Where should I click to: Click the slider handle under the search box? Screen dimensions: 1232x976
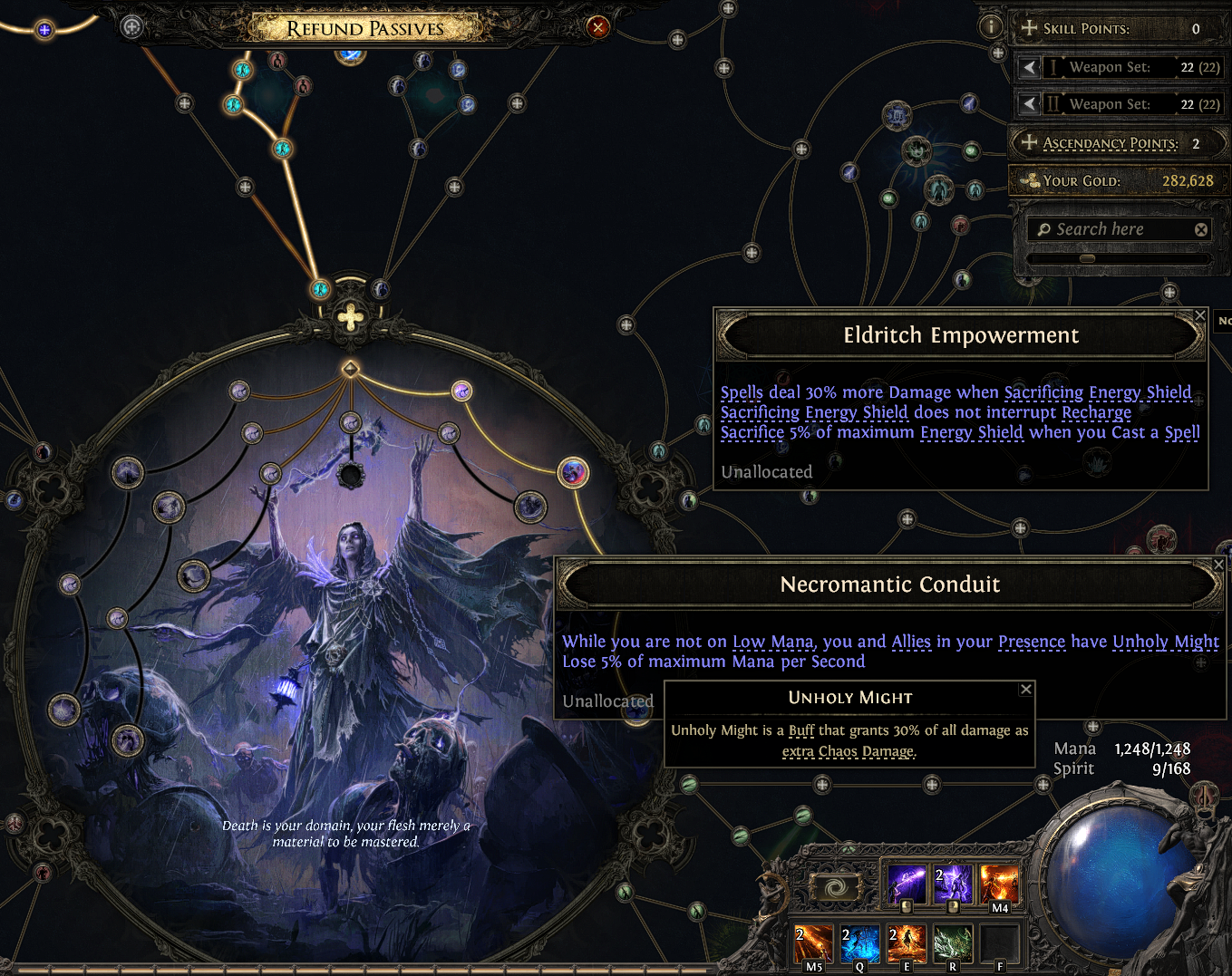tap(1087, 258)
